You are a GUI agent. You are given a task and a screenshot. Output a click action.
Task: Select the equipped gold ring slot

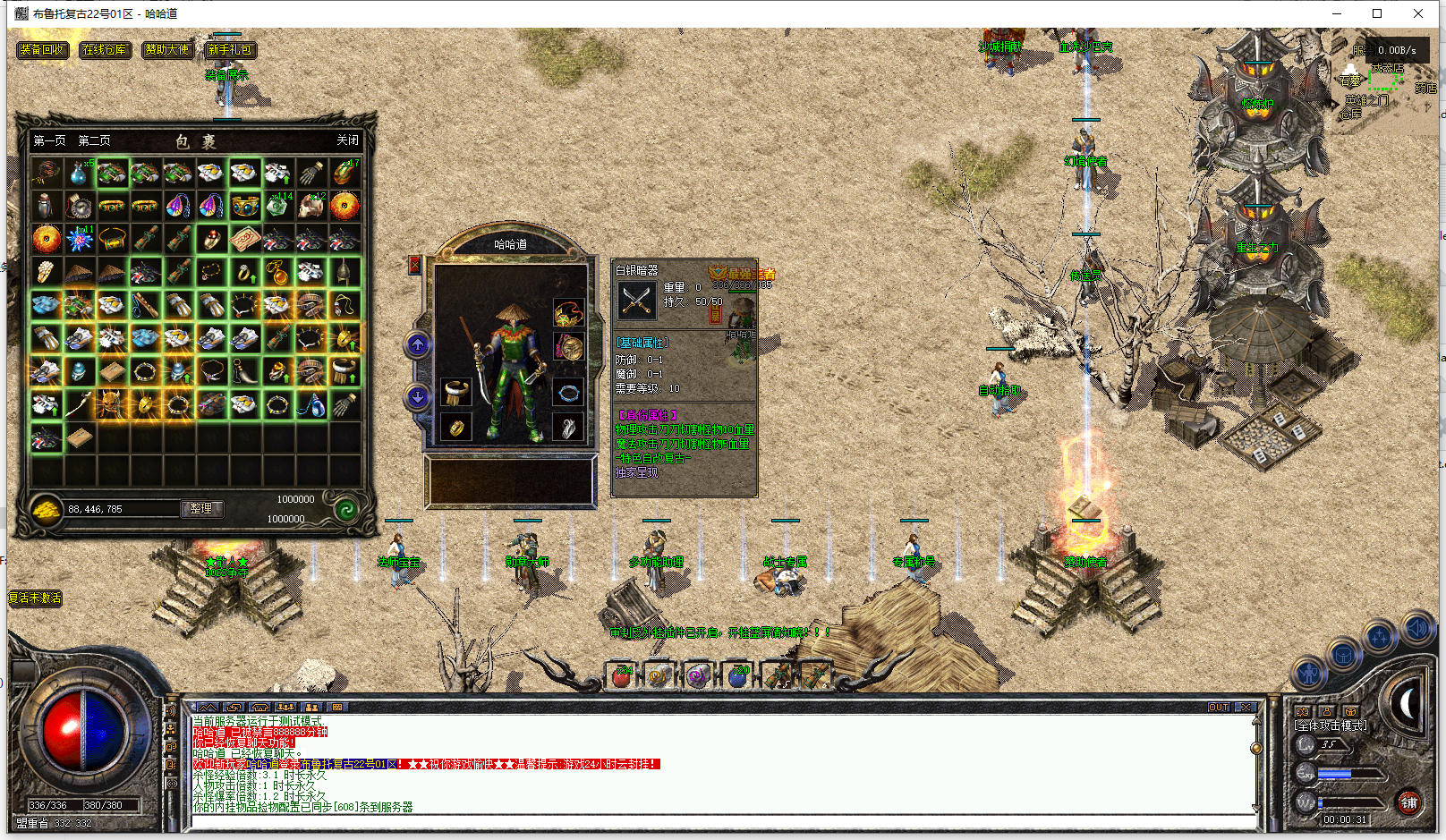pos(456,427)
